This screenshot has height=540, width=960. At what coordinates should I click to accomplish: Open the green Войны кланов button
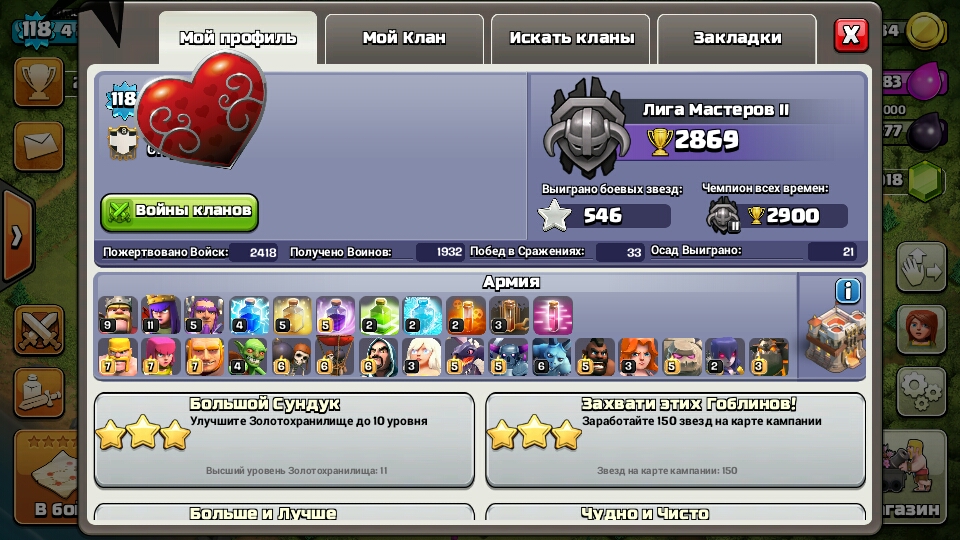[179, 212]
